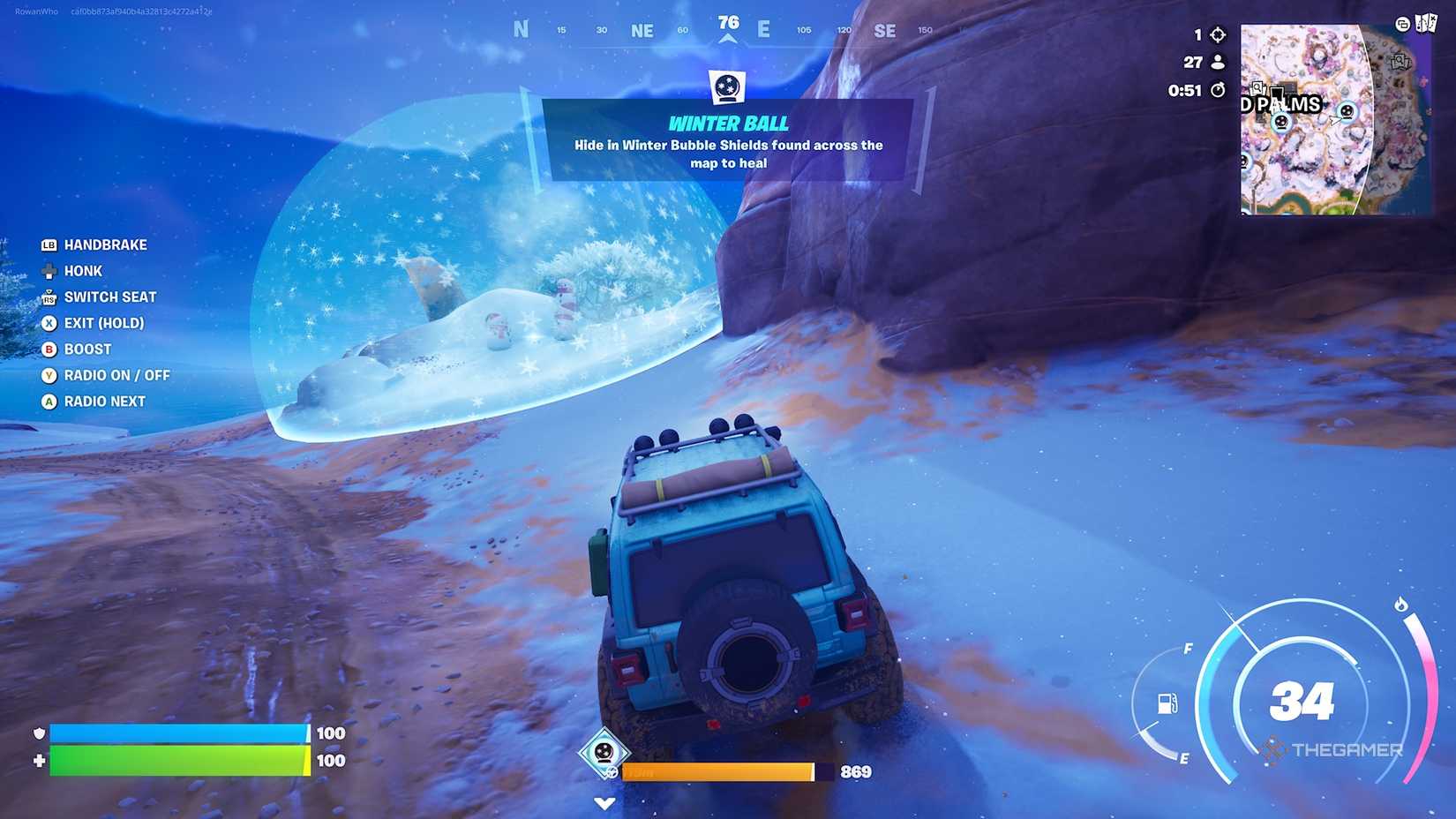Click D PALMS label on the minimap
This screenshot has height=819, width=1456.
click(1280, 104)
